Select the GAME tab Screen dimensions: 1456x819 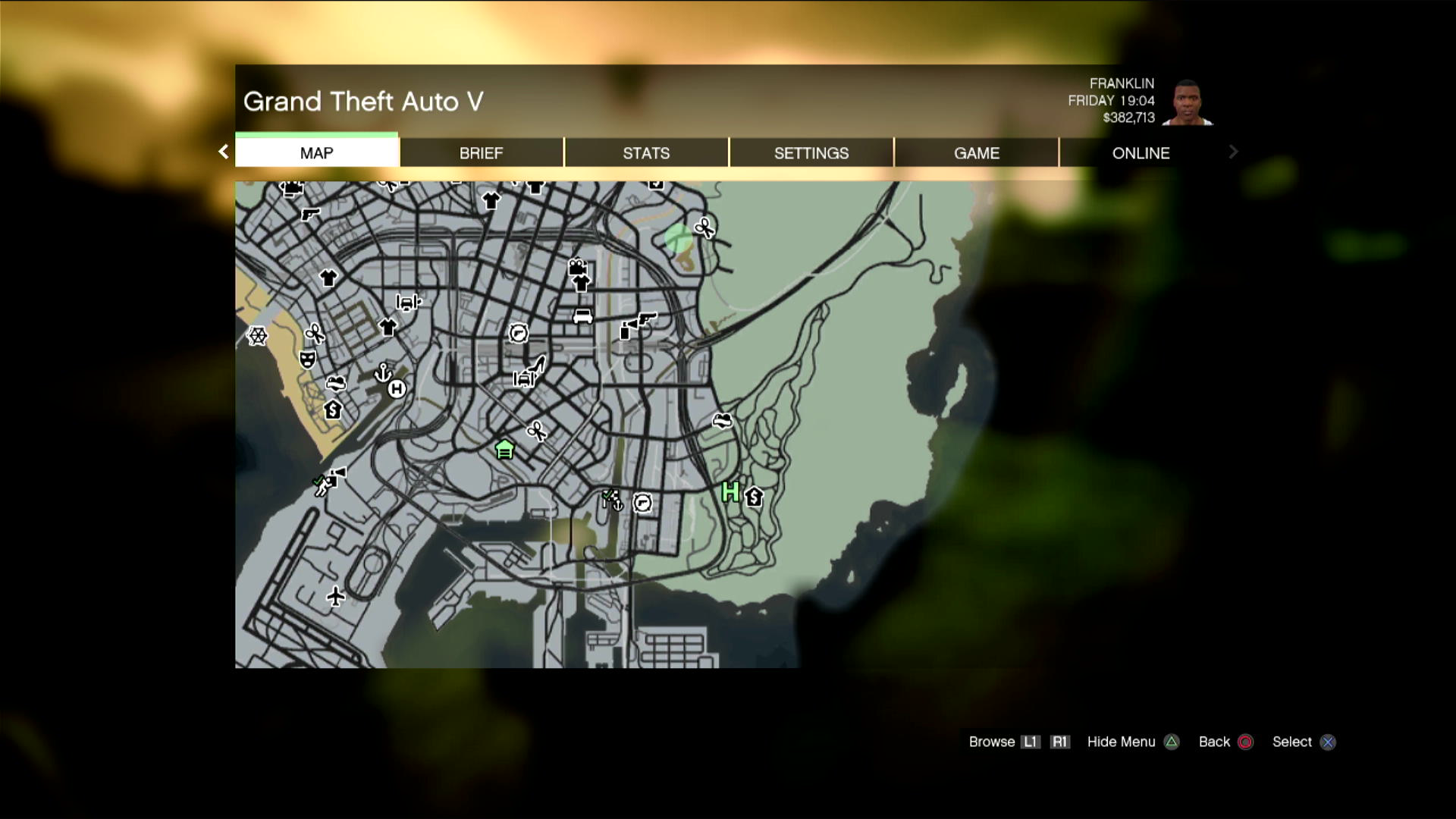pos(976,152)
